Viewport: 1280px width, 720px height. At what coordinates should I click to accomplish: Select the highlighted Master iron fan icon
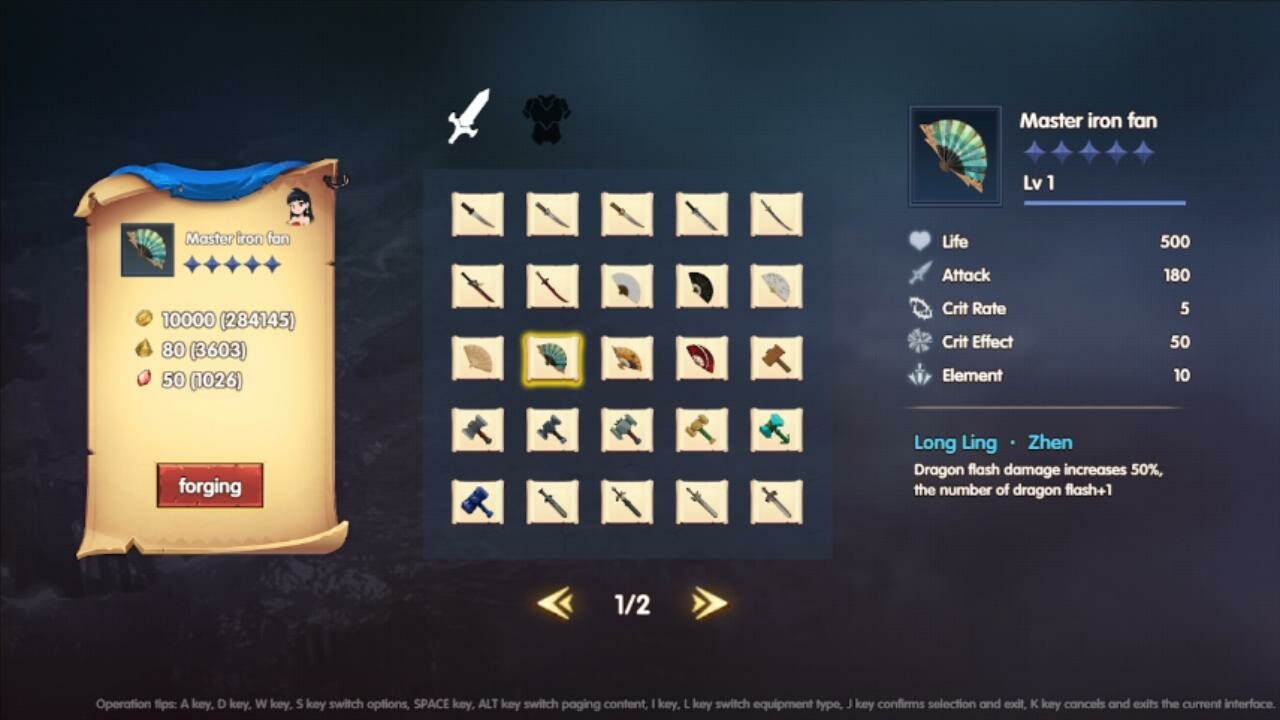click(552, 359)
